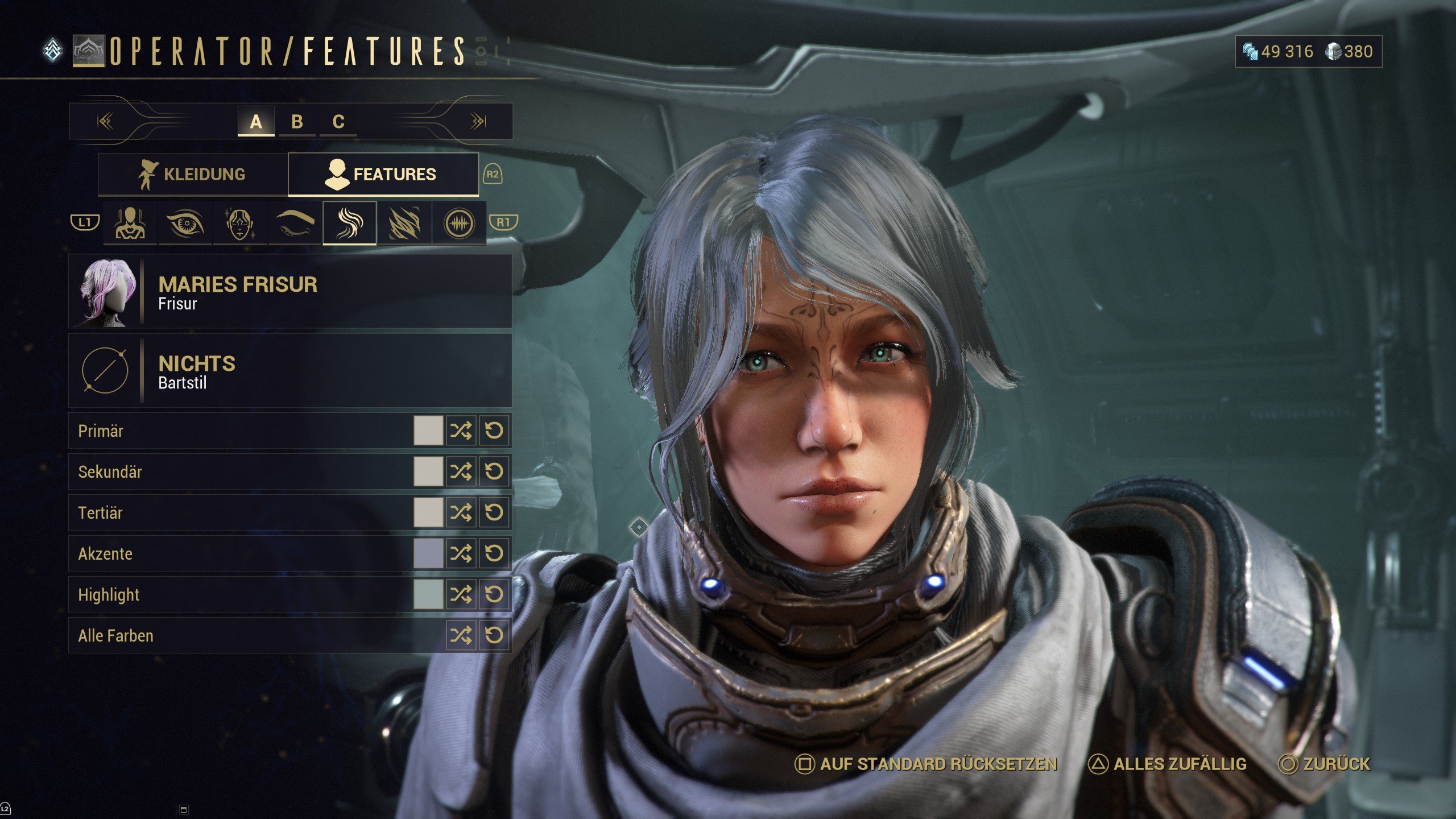The height and width of the screenshot is (819, 1456).
Task: Pick the Primär color swatch
Action: tap(428, 431)
